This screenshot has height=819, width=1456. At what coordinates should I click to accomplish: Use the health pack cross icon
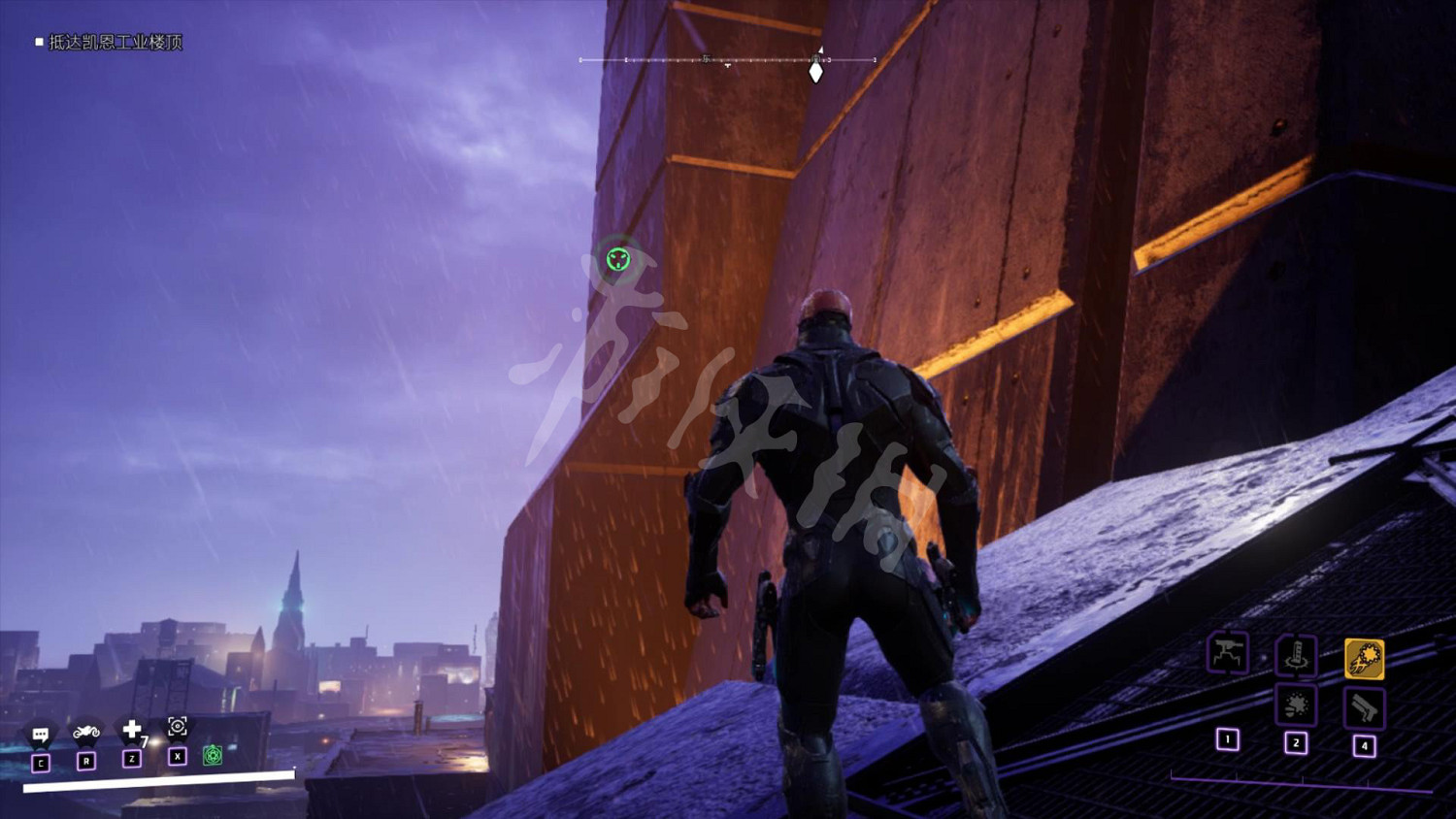(x=132, y=729)
